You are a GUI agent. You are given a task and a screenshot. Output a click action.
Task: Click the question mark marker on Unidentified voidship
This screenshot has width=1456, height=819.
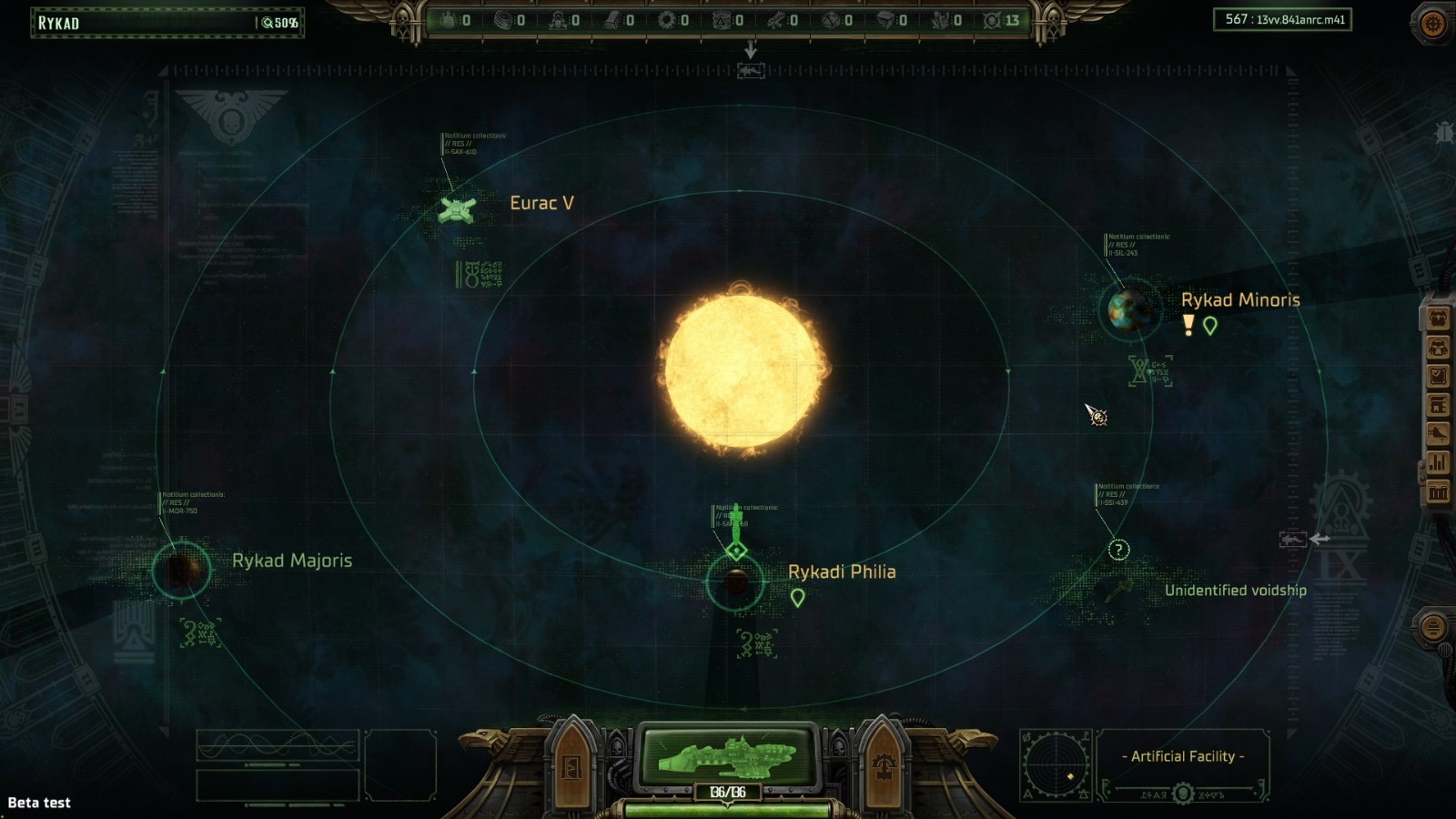1117,550
